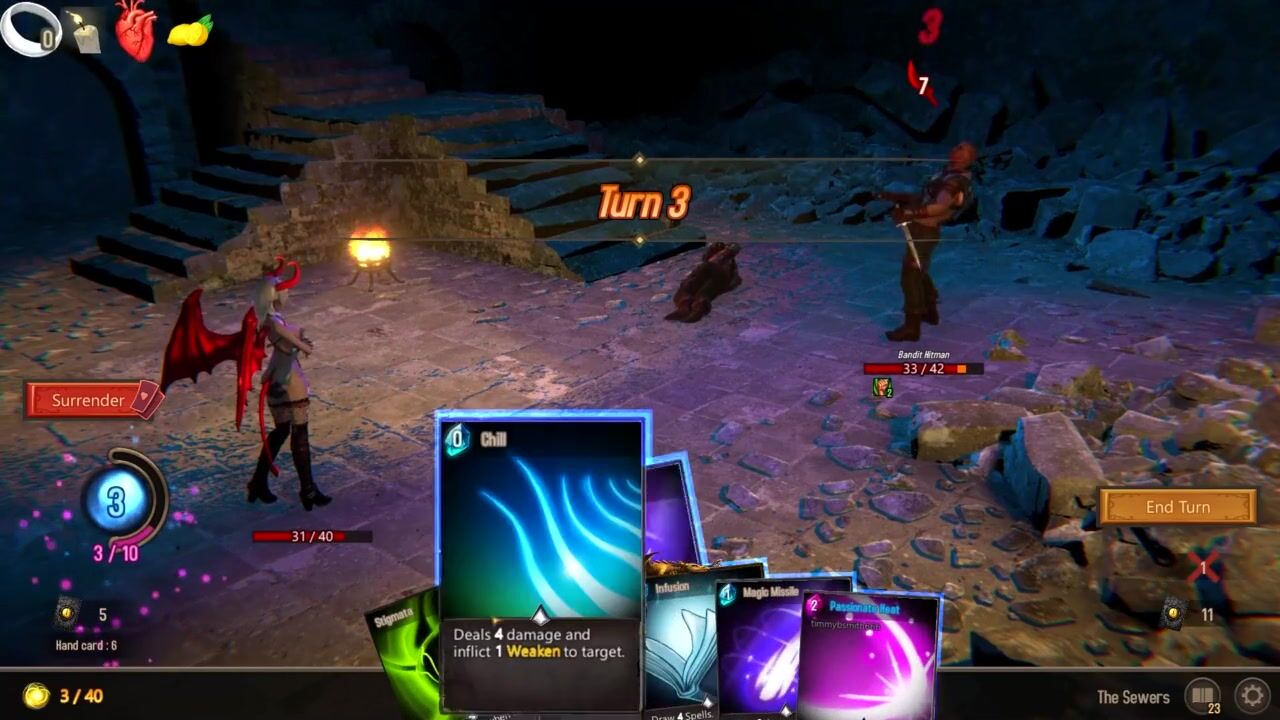Screen dimensions: 1280x720
Task: Open the deck book icon
Action: [x=1203, y=695]
